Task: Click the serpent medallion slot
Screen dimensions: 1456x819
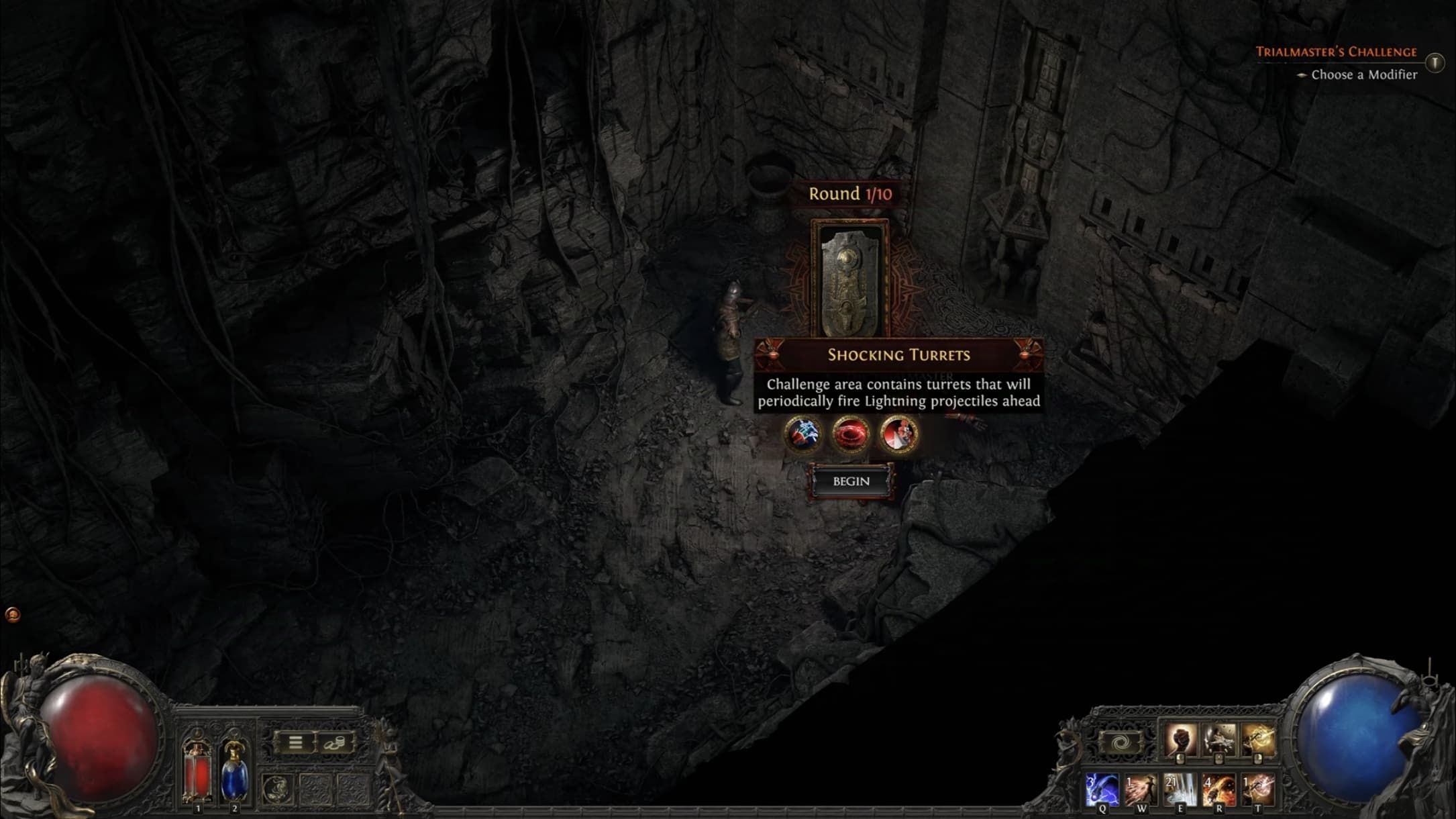Action: 277,789
